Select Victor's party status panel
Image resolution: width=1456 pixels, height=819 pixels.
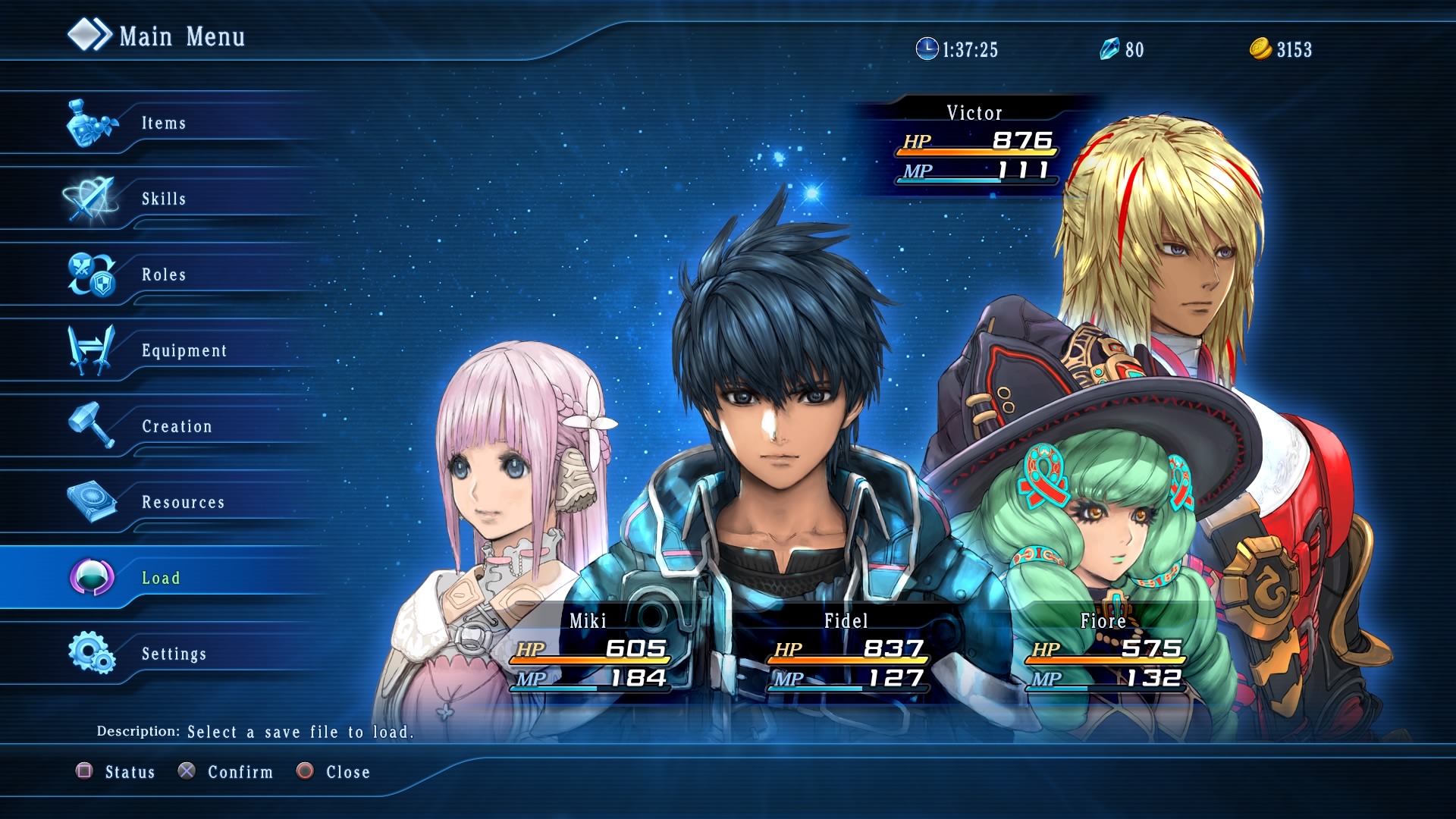click(x=975, y=144)
